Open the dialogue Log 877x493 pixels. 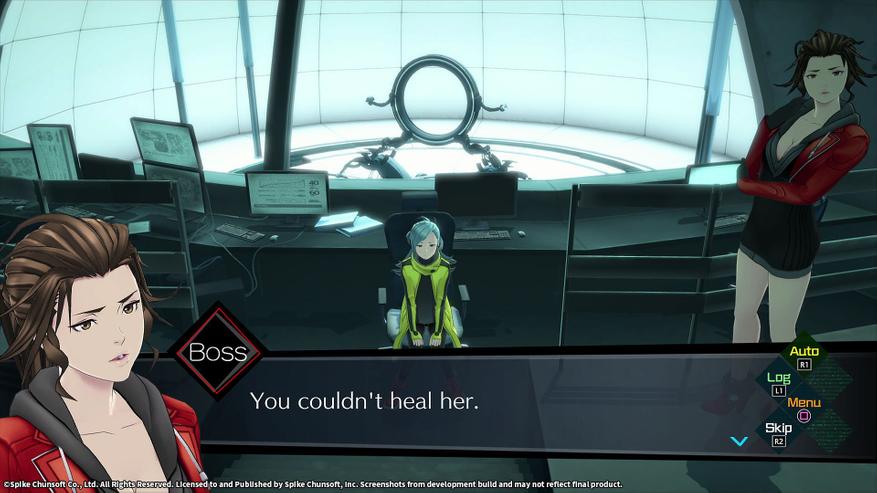[778, 382]
